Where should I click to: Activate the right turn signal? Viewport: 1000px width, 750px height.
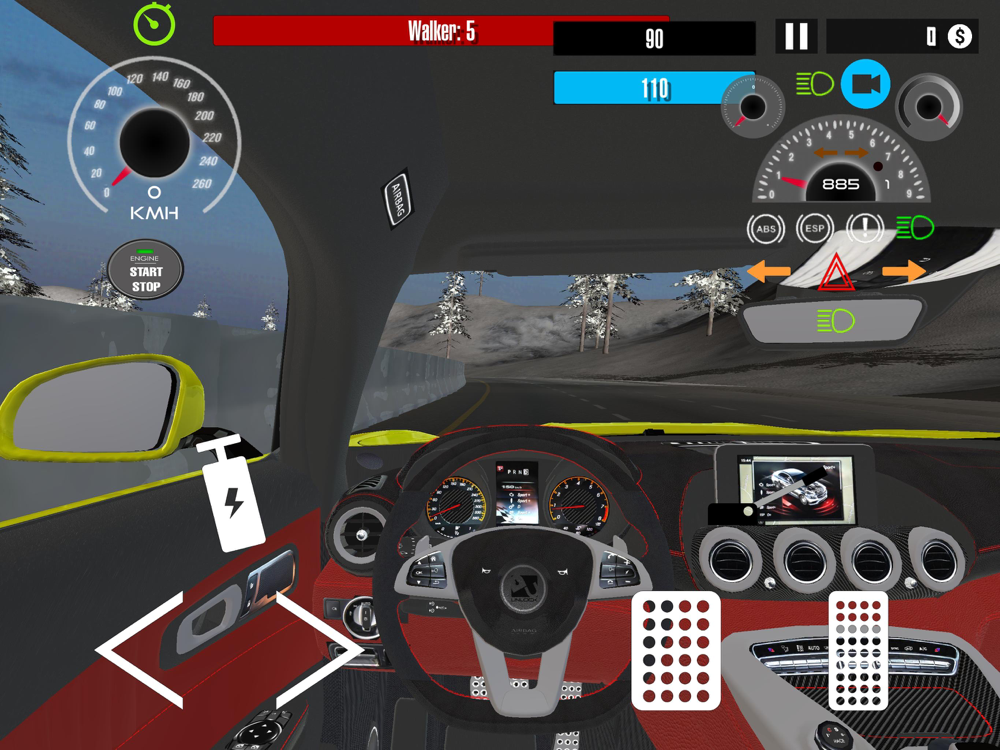pos(903,271)
